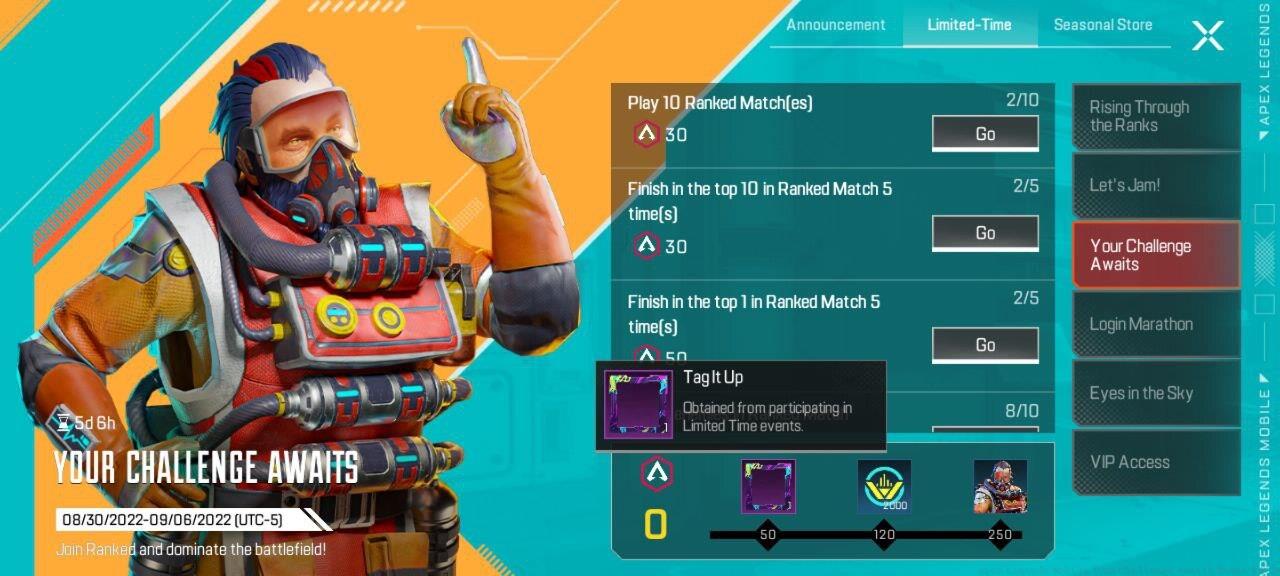The height and width of the screenshot is (576, 1280).
Task: Click Go for top 1 finish challenge
Action: pyautogui.click(x=985, y=345)
